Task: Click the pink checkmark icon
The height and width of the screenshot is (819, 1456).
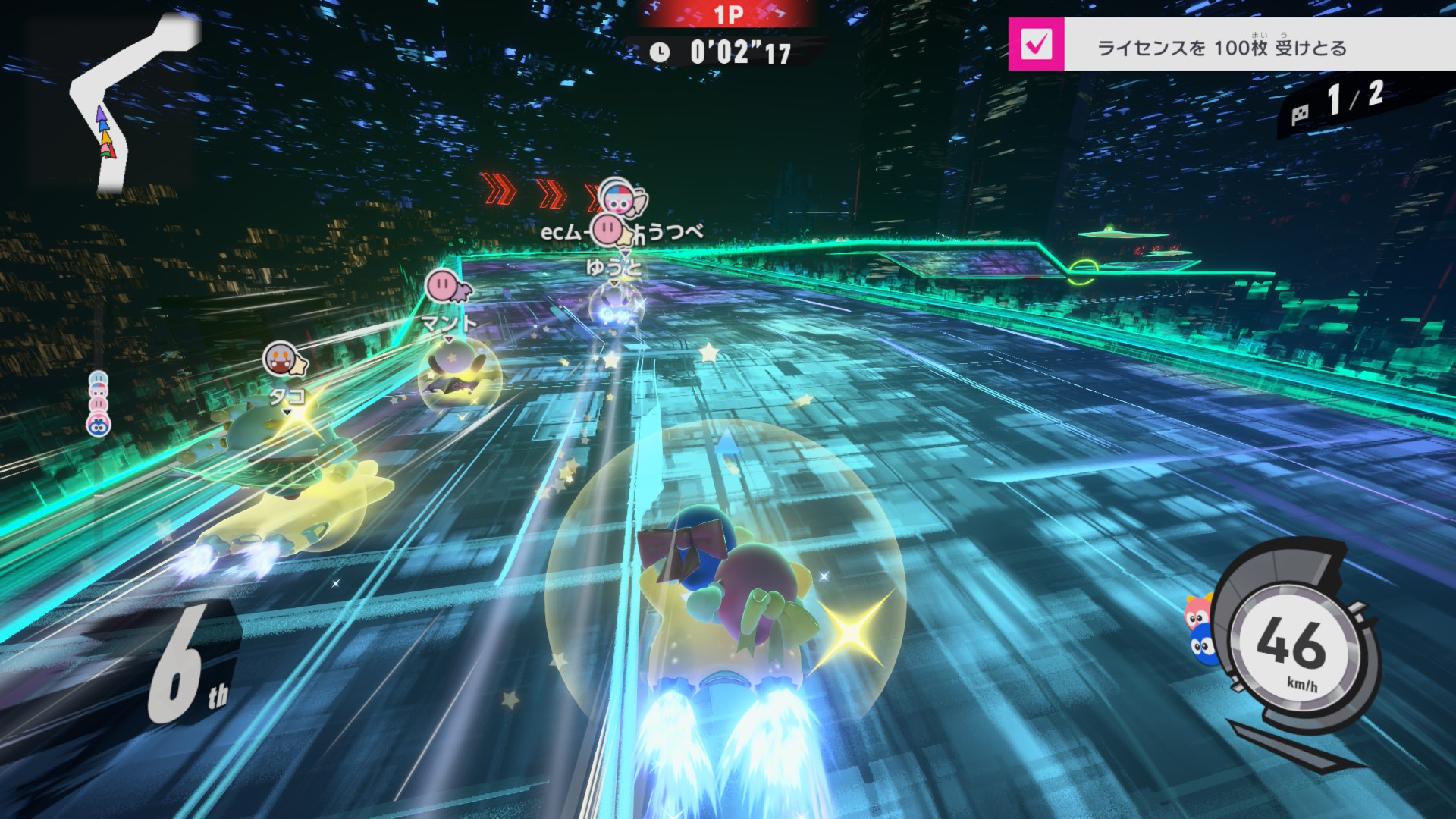Action: pos(1036,45)
